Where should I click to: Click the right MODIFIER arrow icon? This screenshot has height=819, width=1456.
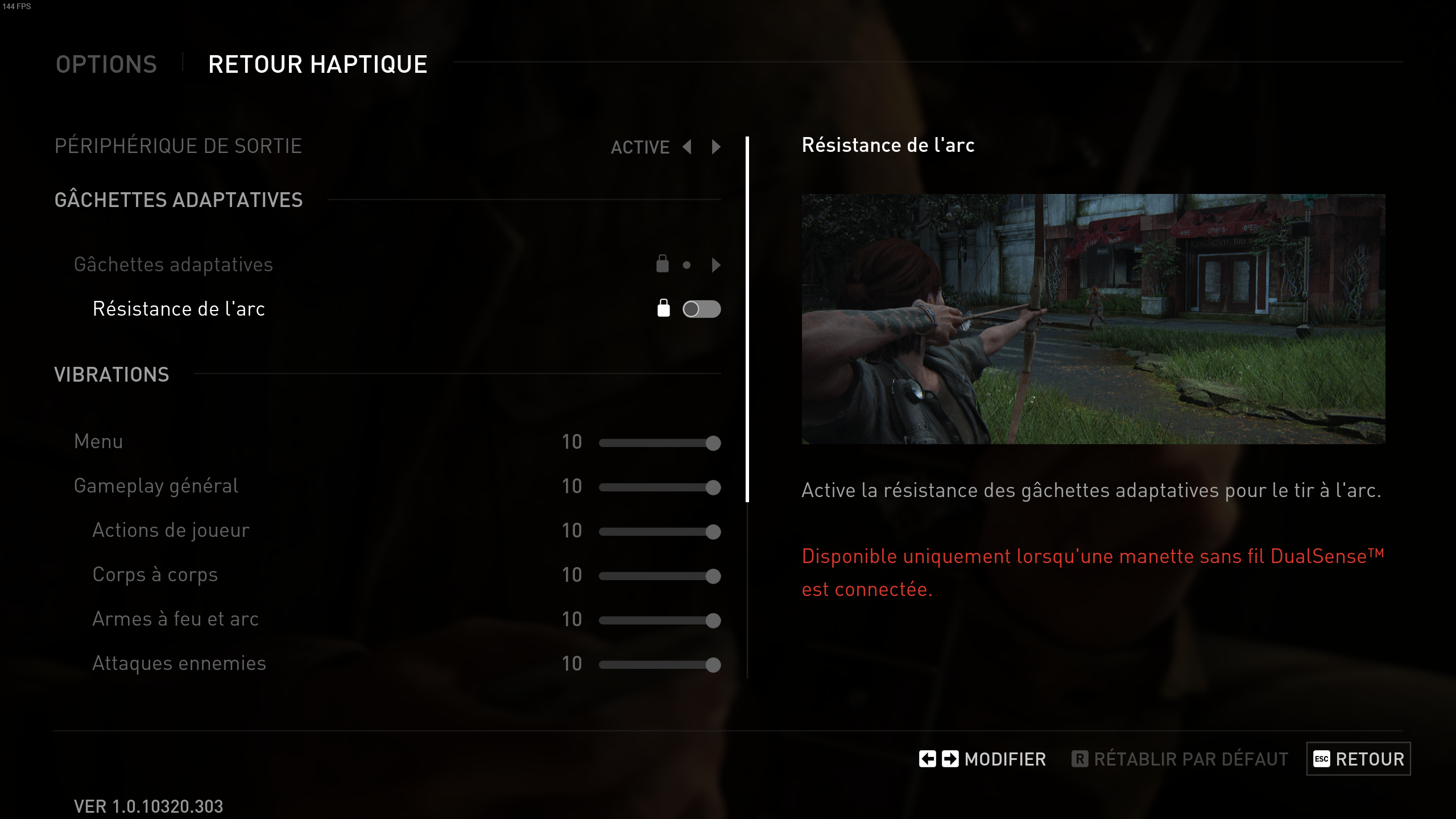[949, 759]
